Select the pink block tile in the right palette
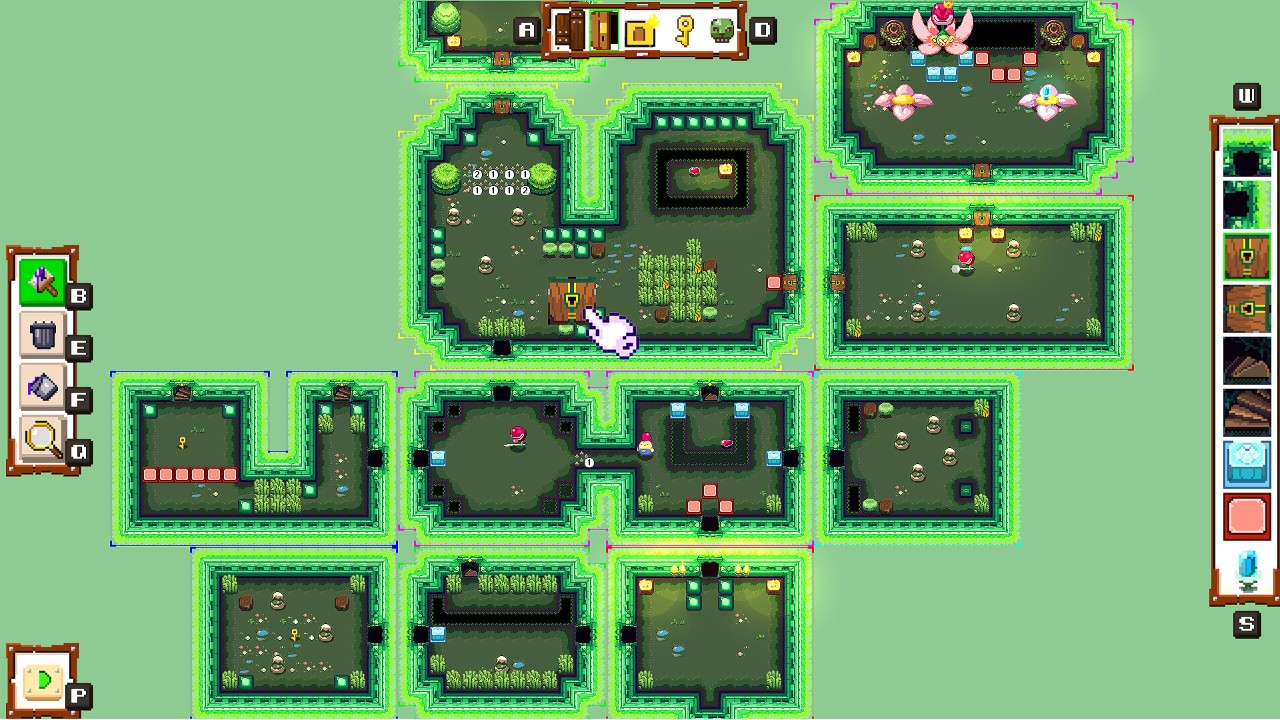The height and width of the screenshot is (720, 1280). (1247, 513)
